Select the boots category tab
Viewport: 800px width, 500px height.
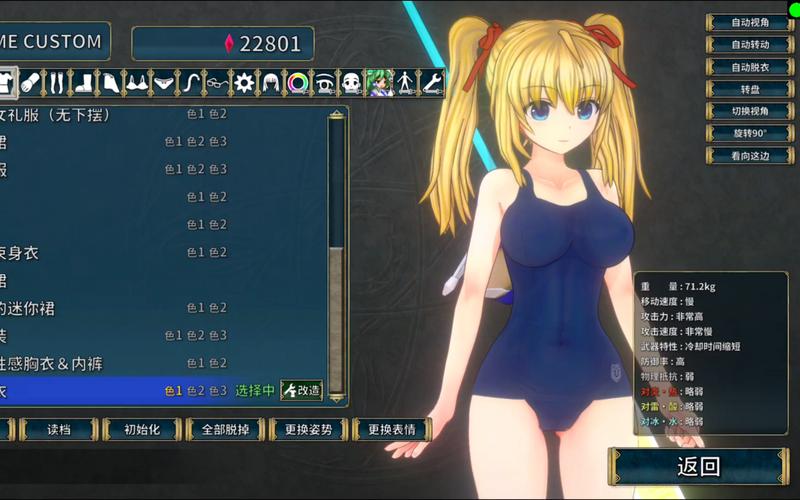pos(84,82)
